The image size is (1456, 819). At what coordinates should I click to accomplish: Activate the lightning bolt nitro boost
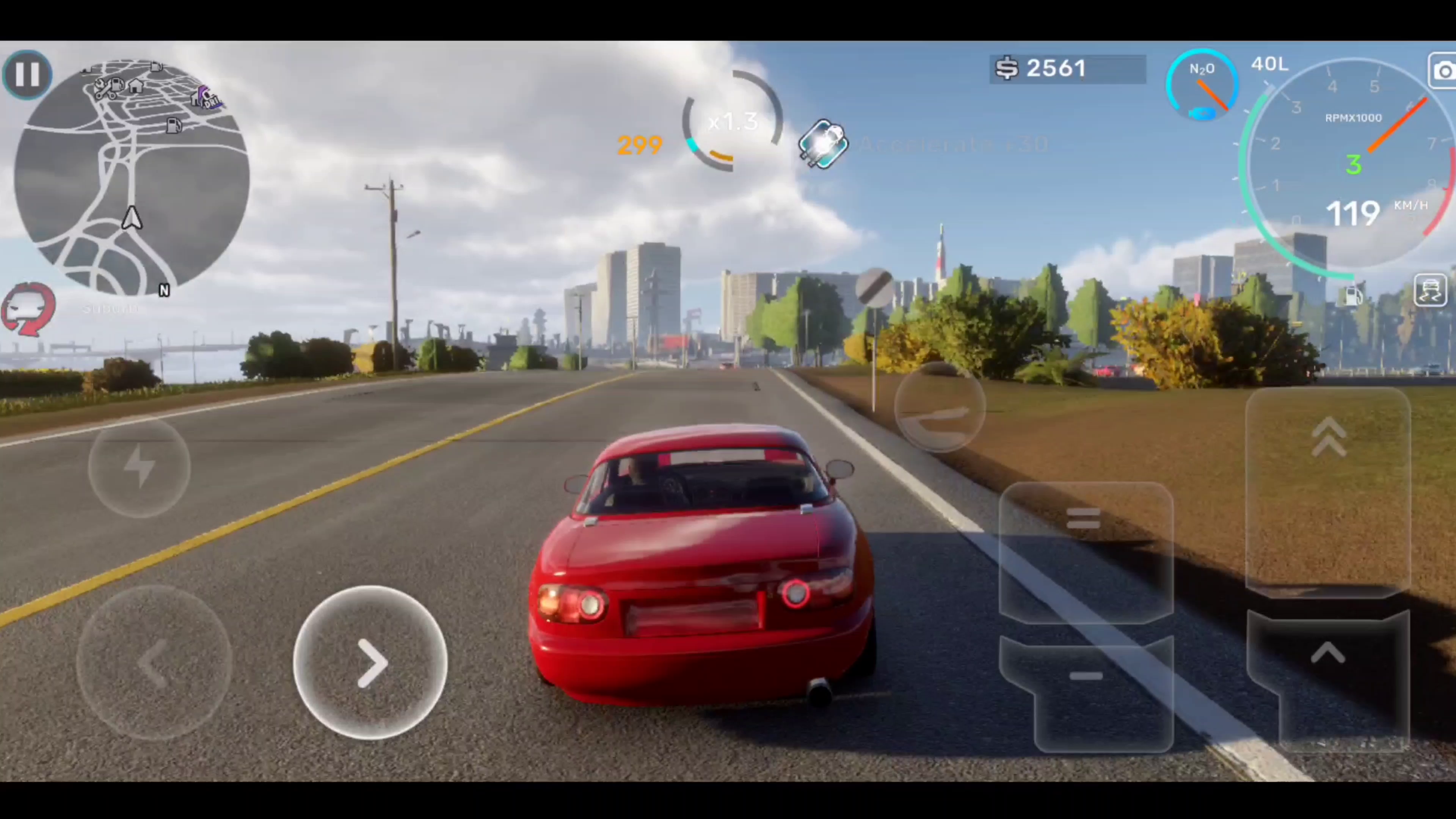(x=139, y=466)
